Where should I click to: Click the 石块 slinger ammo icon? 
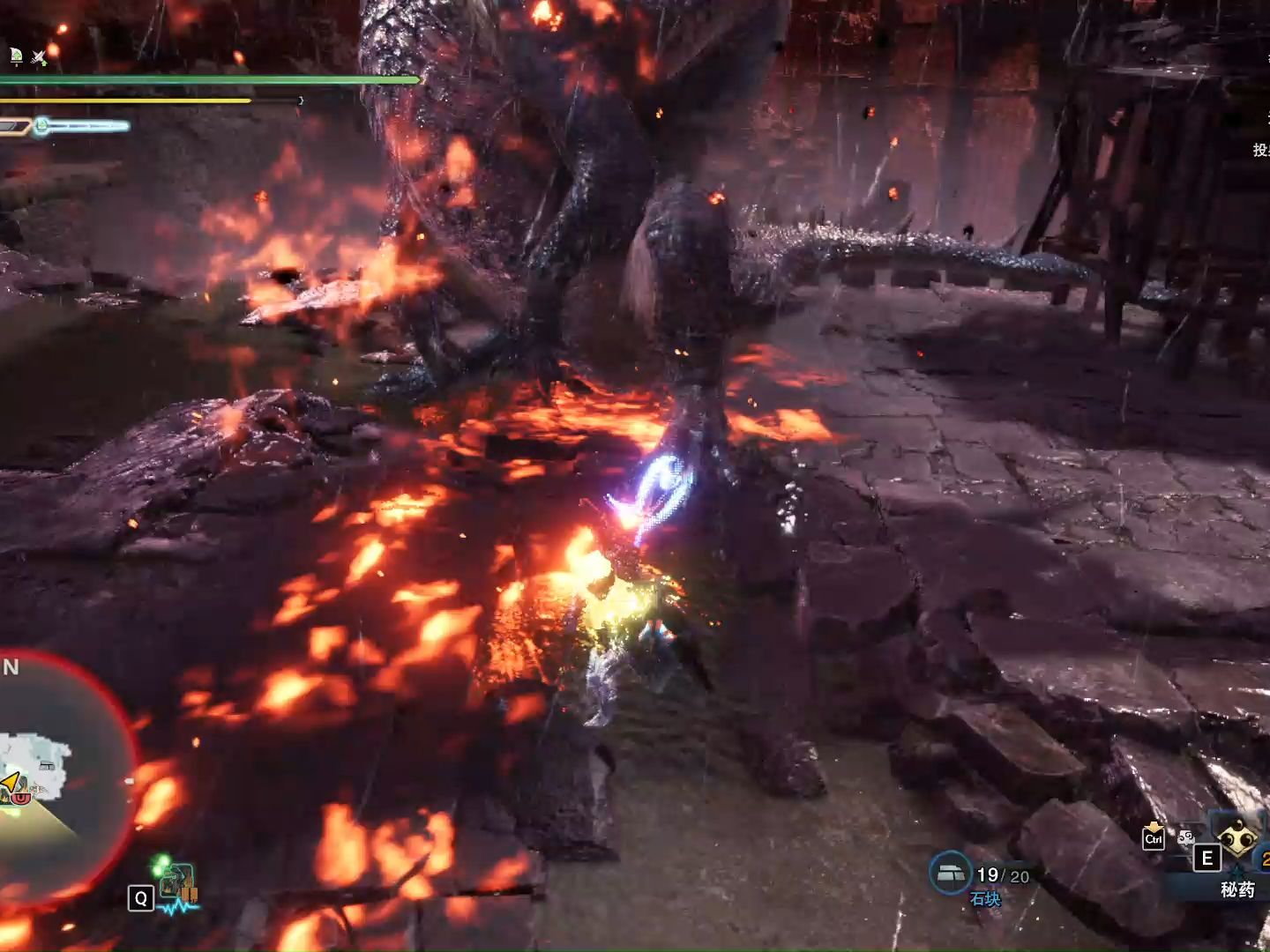tap(950, 873)
